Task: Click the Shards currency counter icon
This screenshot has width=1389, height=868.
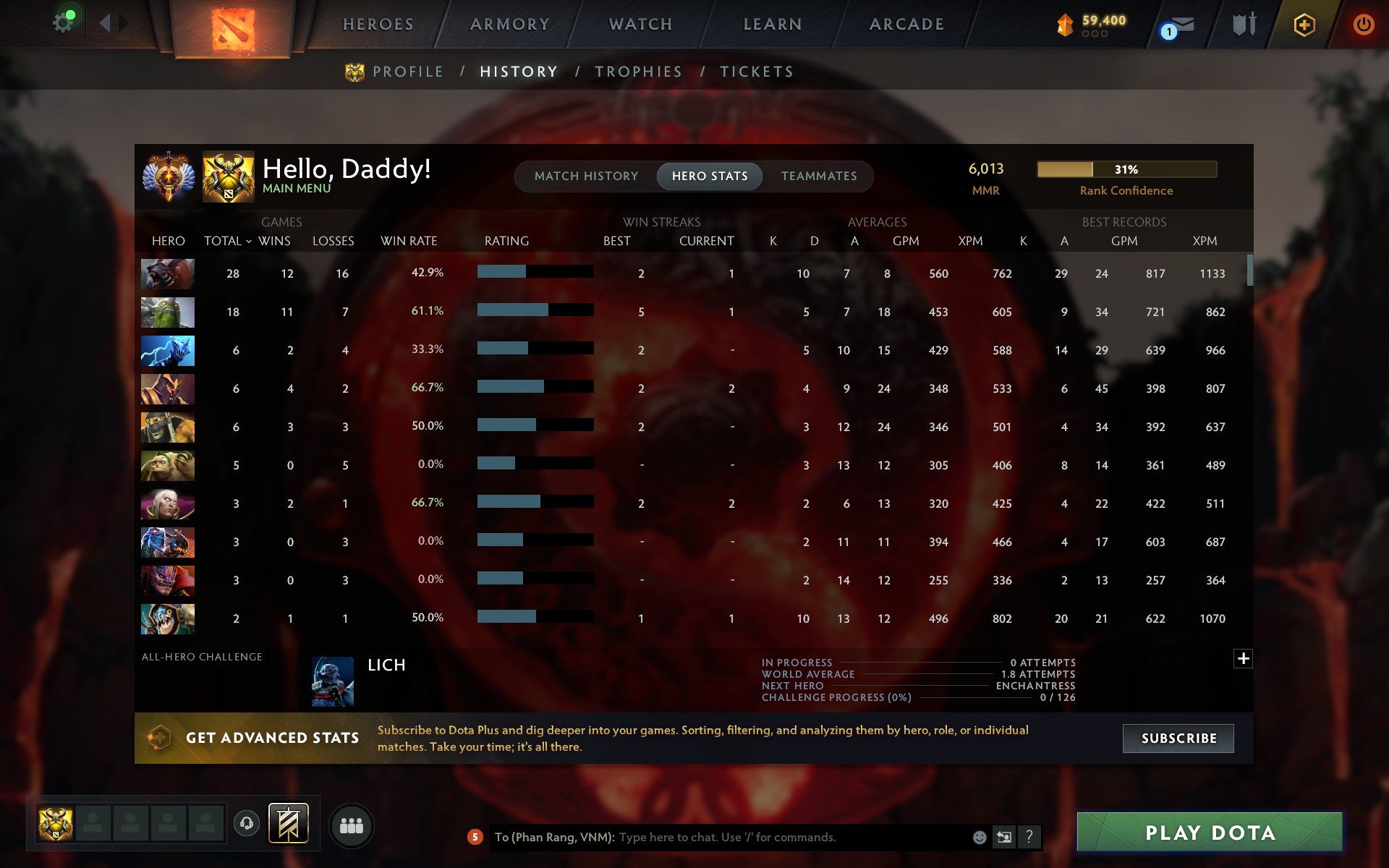Action: point(1063,24)
